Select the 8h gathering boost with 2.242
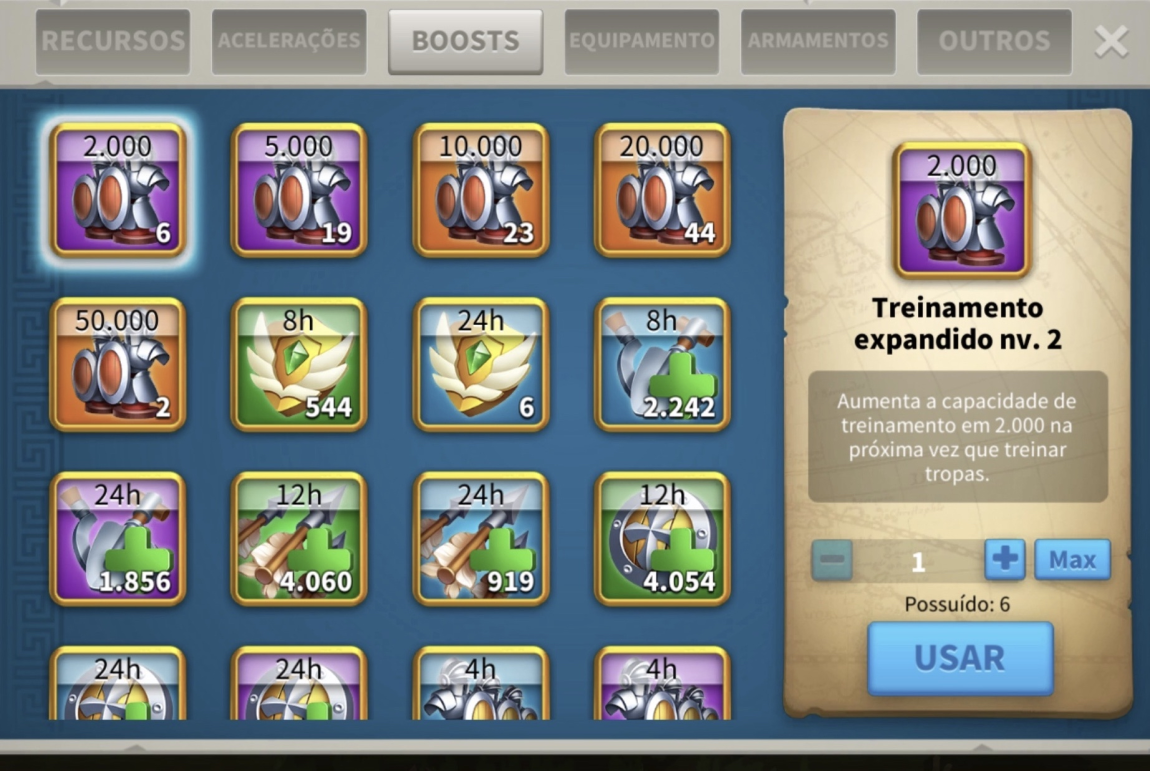The image size is (1150, 771). [x=662, y=364]
